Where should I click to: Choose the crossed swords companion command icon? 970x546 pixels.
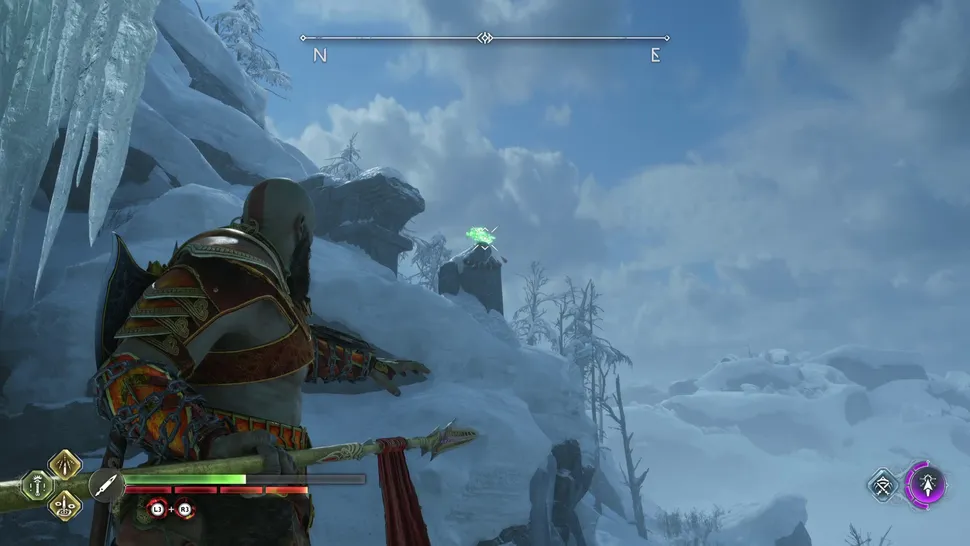tap(885, 486)
